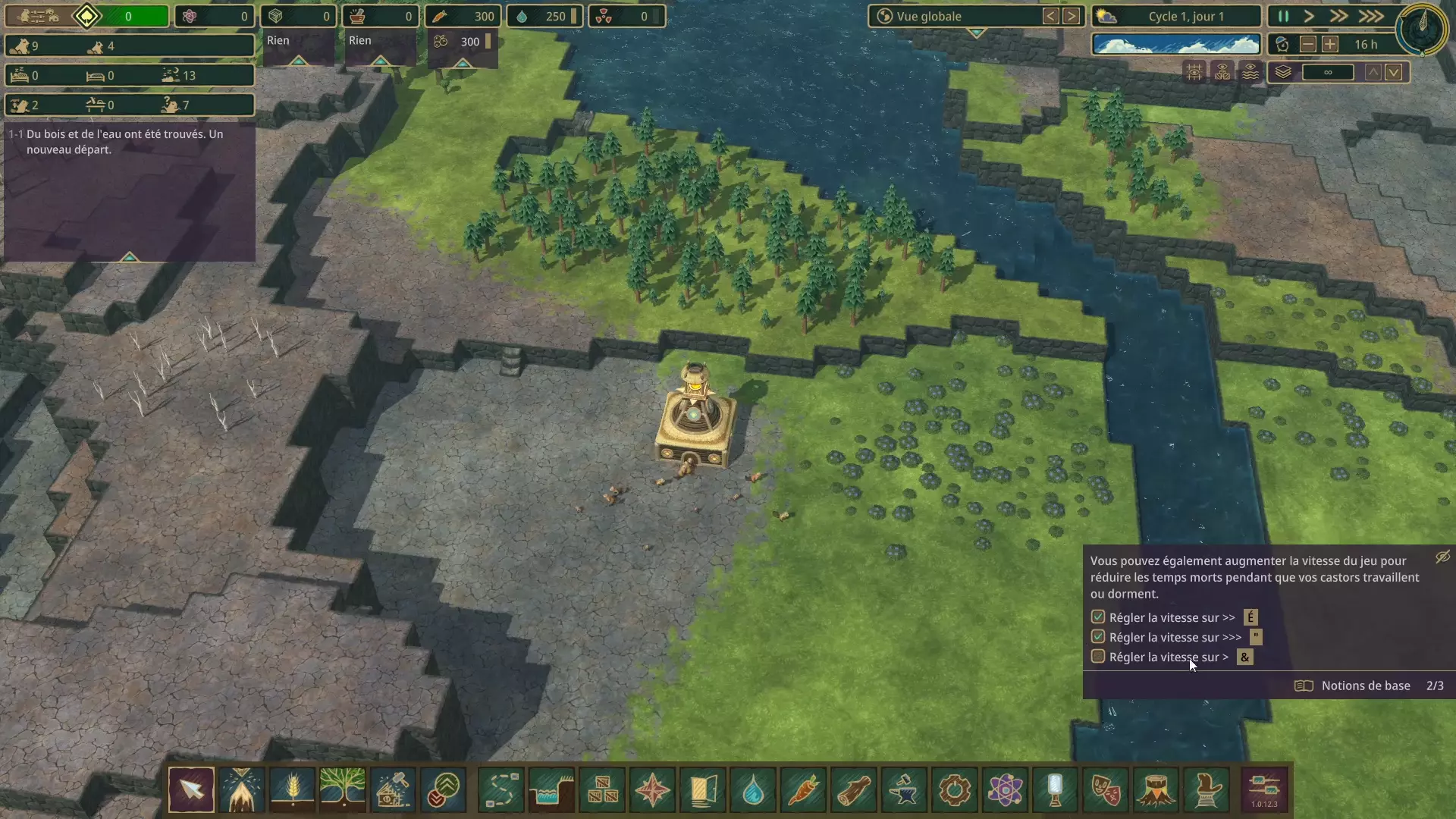The image size is (1456, 819).
Task: Toggle the grid visibility eye icon
Action: (1194, 73)
